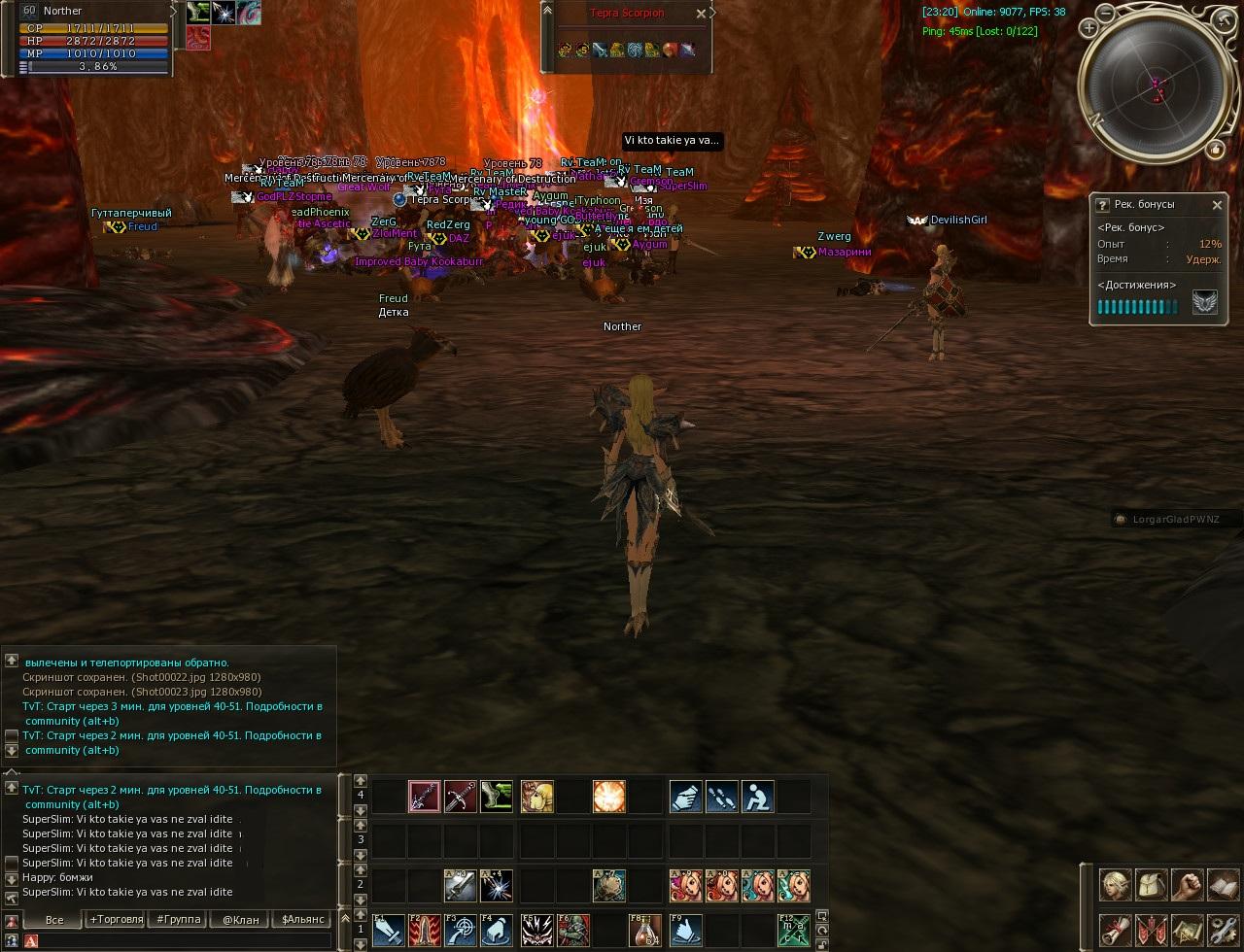Open the map scroll icon
The height and width of the screenshot is (952, 1244).
point(1188,930)
